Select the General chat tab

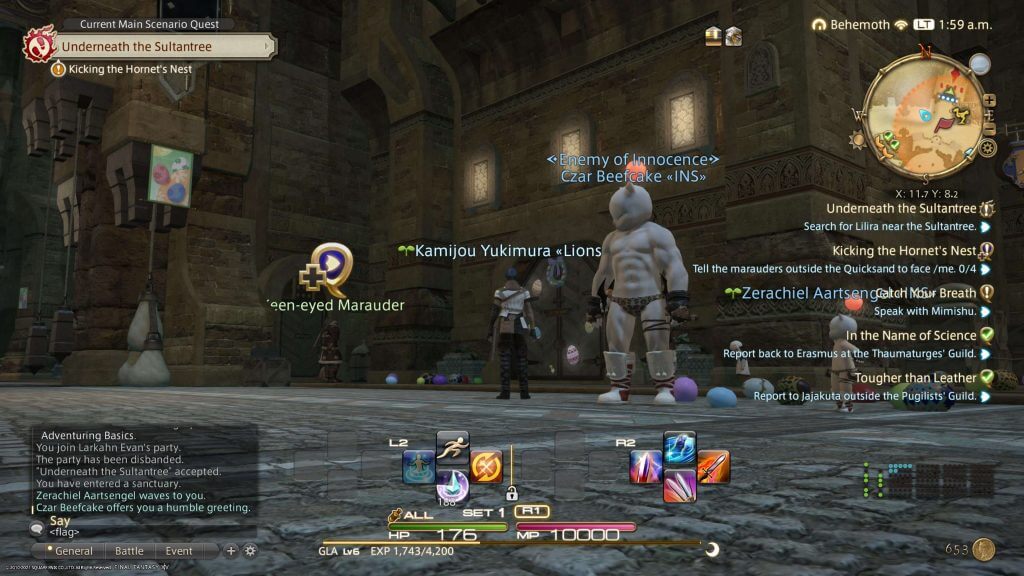pos(74,551)
